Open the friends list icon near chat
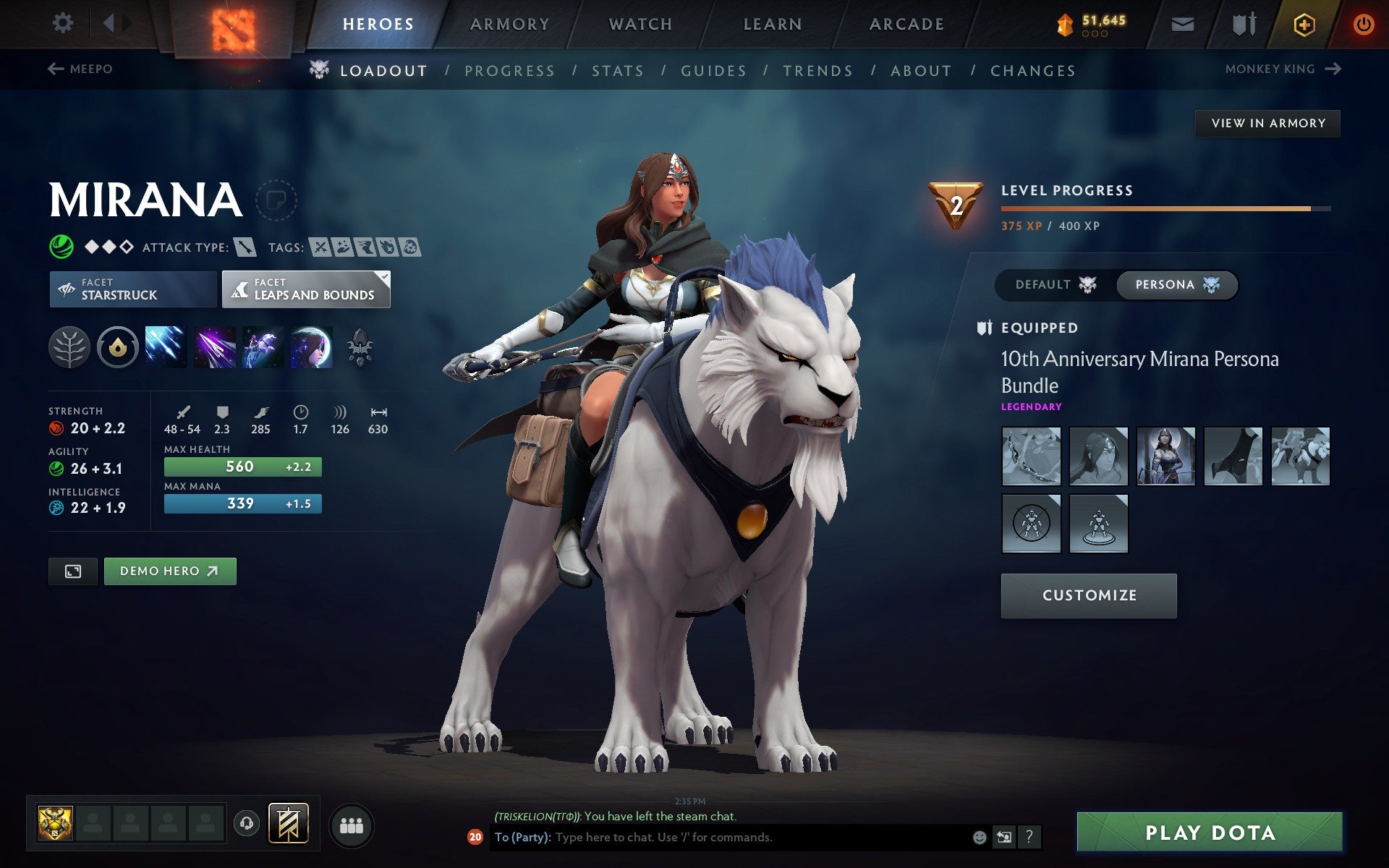This screenshot has height=868, width=1389. click(x=351, y=825)
